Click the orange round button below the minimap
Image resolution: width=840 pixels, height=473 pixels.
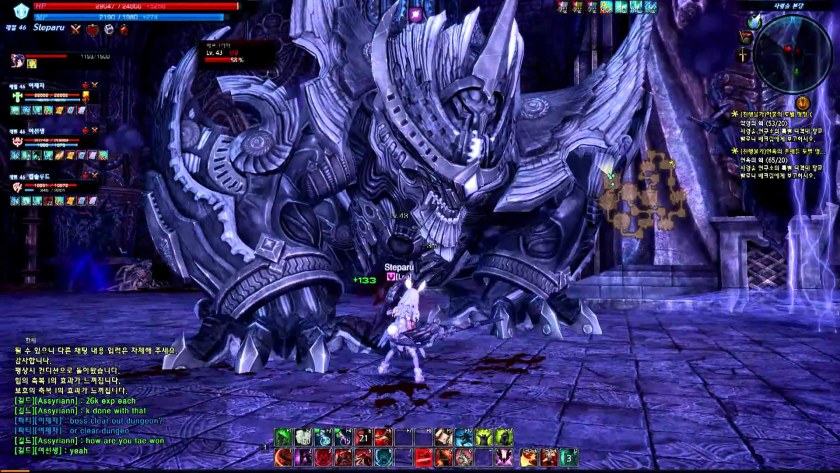(801, 103)
